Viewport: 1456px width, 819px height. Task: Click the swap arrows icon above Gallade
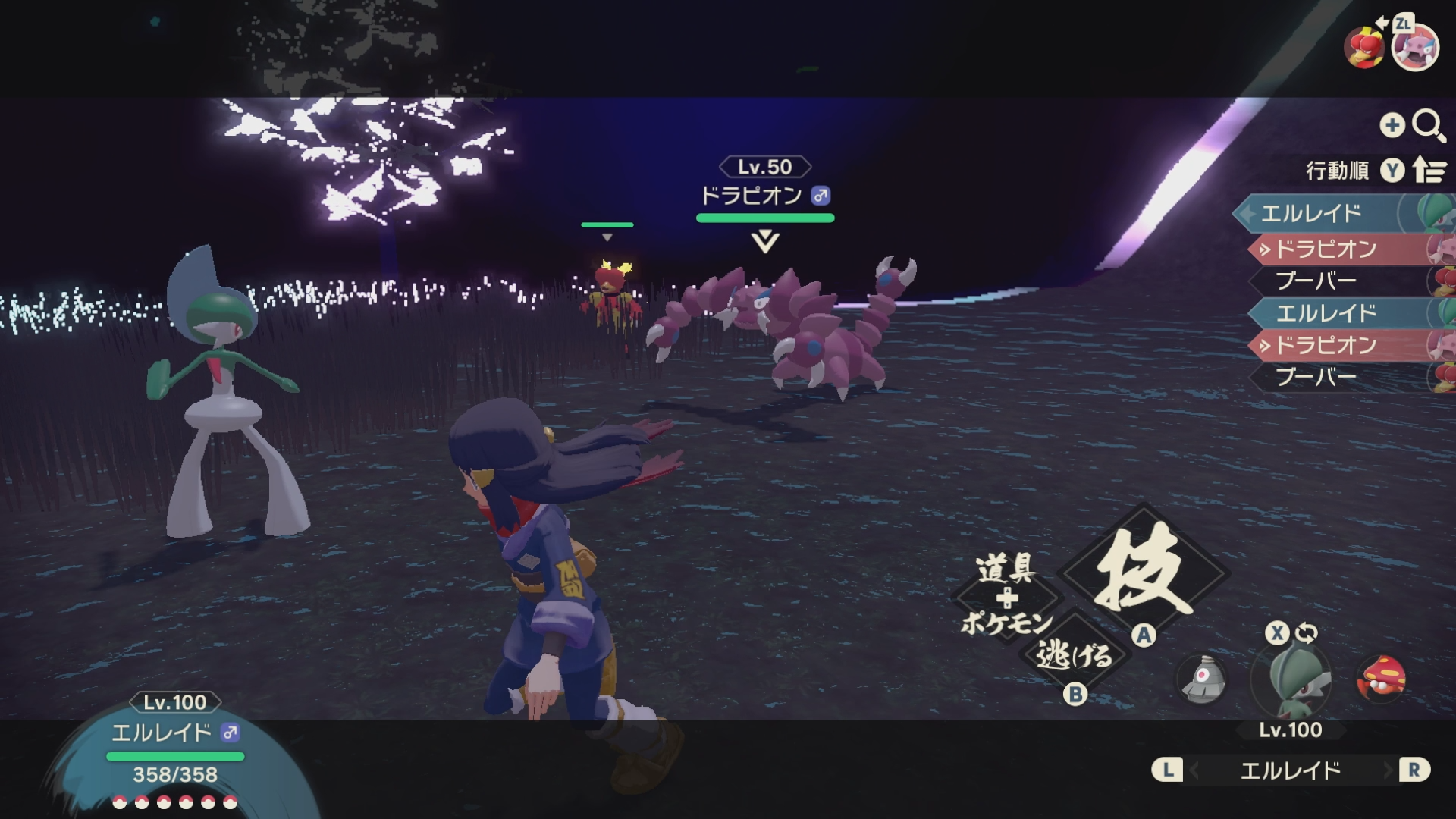tap(1306, 632)
